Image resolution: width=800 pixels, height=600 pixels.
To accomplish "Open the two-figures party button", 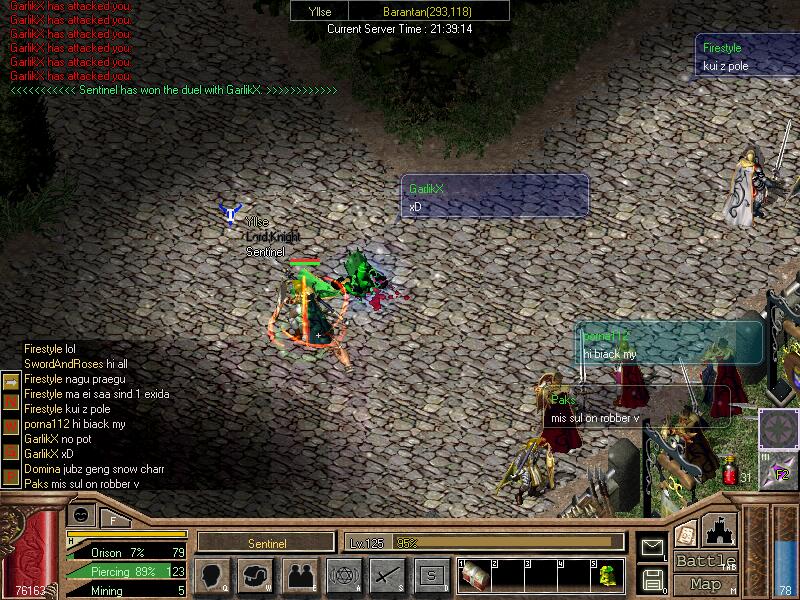I will point(299,576).
